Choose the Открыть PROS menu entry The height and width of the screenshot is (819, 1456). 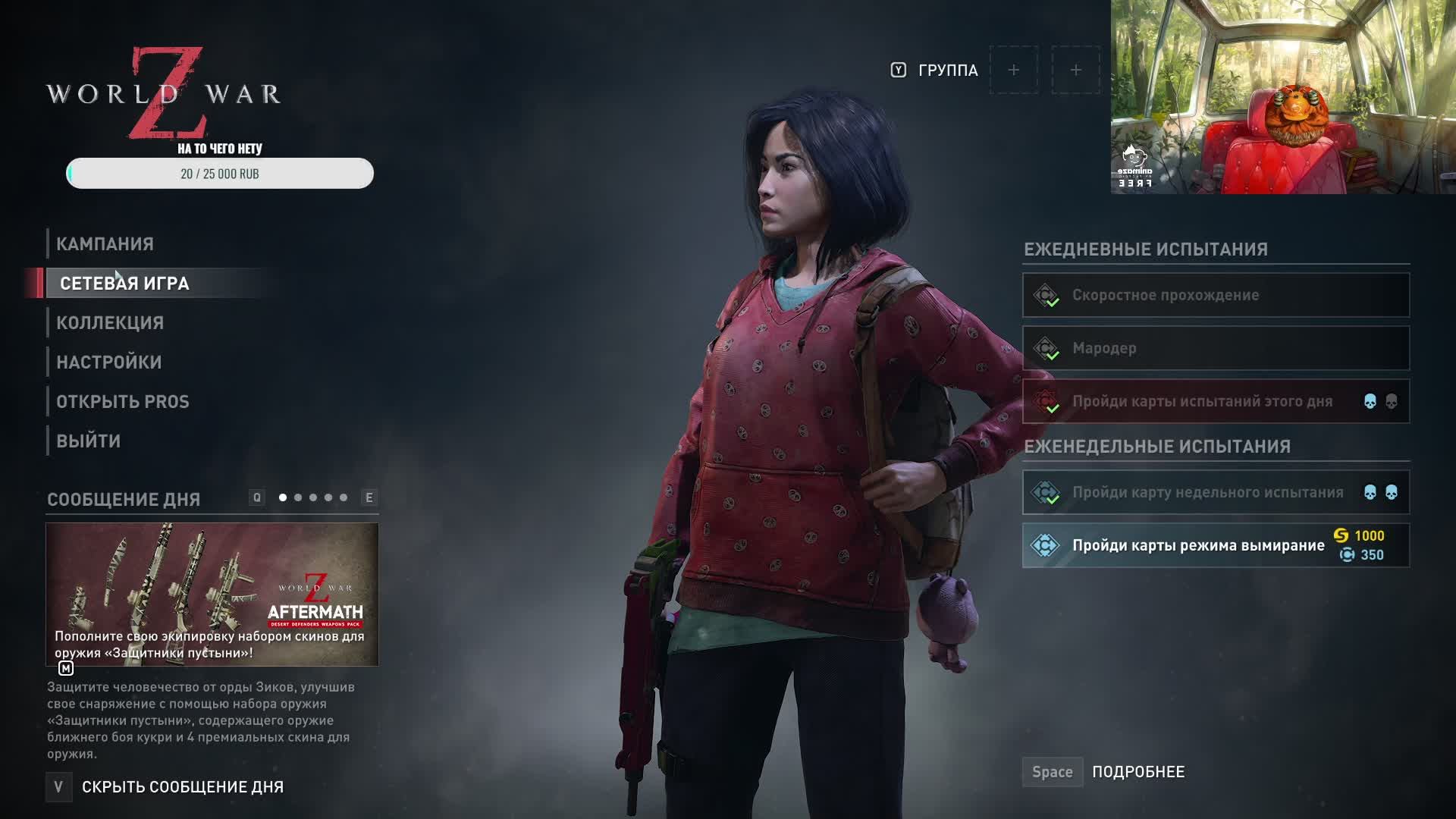tap(123, 402)
